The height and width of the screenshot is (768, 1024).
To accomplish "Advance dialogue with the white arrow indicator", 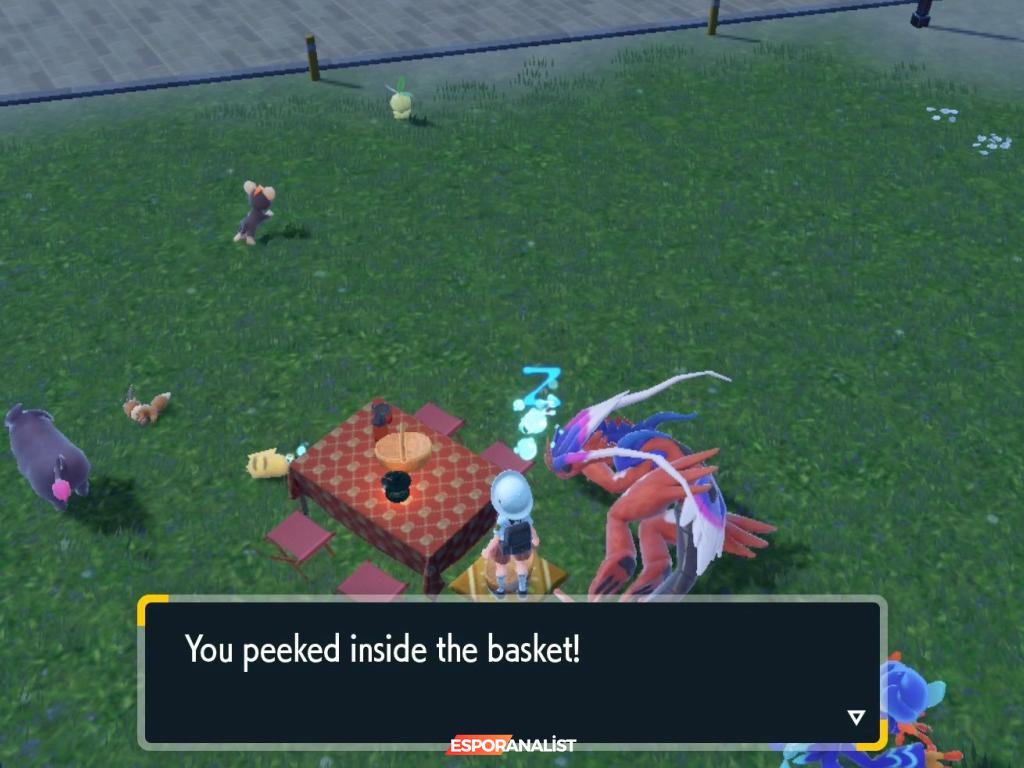I will [855, 717].
